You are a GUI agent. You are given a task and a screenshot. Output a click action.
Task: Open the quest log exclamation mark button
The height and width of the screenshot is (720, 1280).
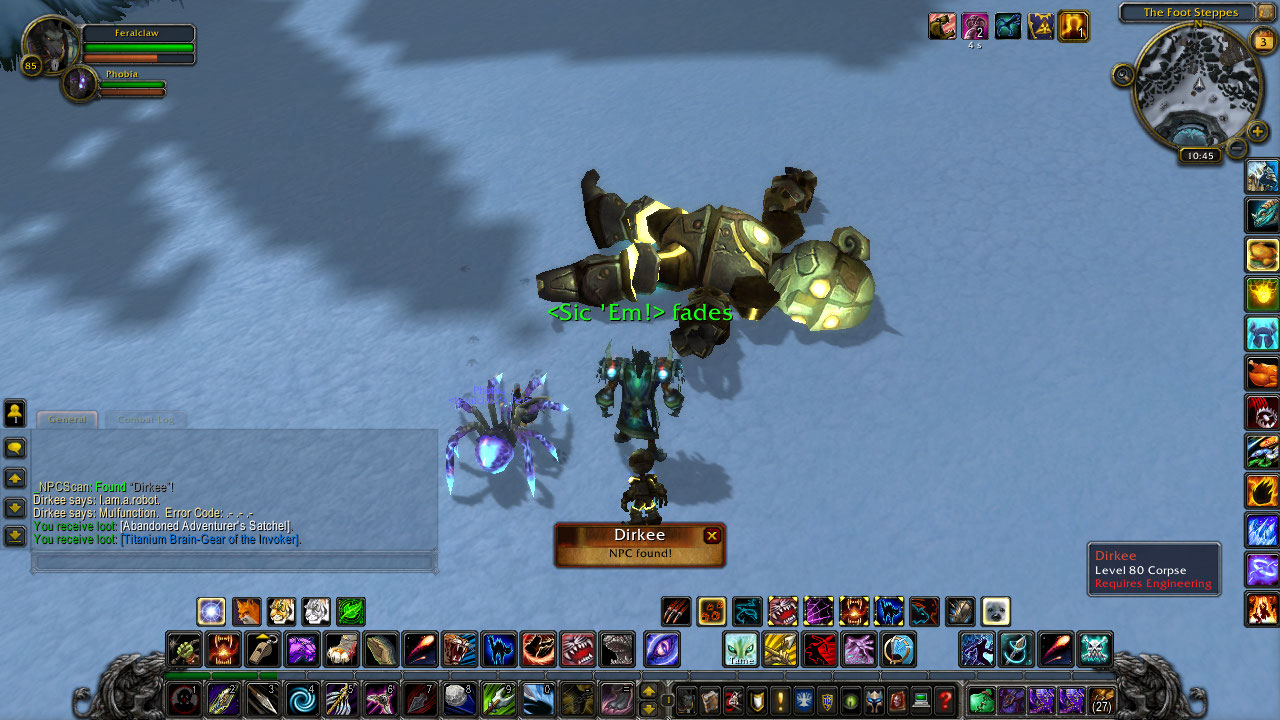780,700
